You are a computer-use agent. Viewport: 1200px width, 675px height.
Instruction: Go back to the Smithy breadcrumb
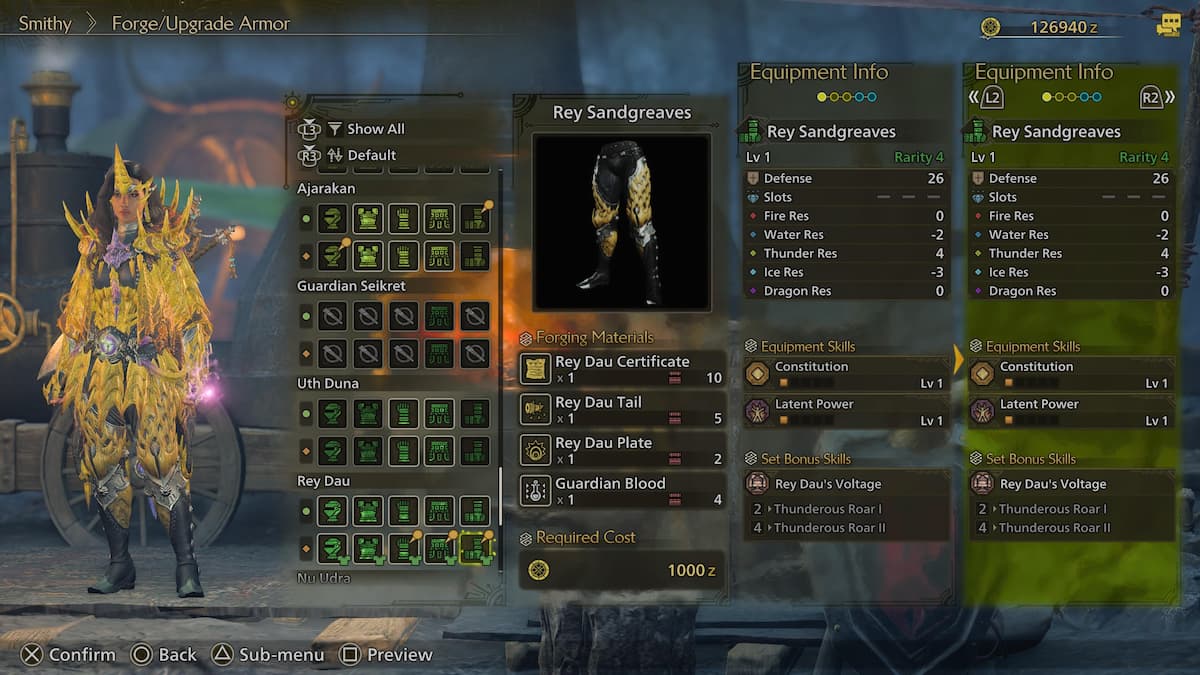(45, 24)
